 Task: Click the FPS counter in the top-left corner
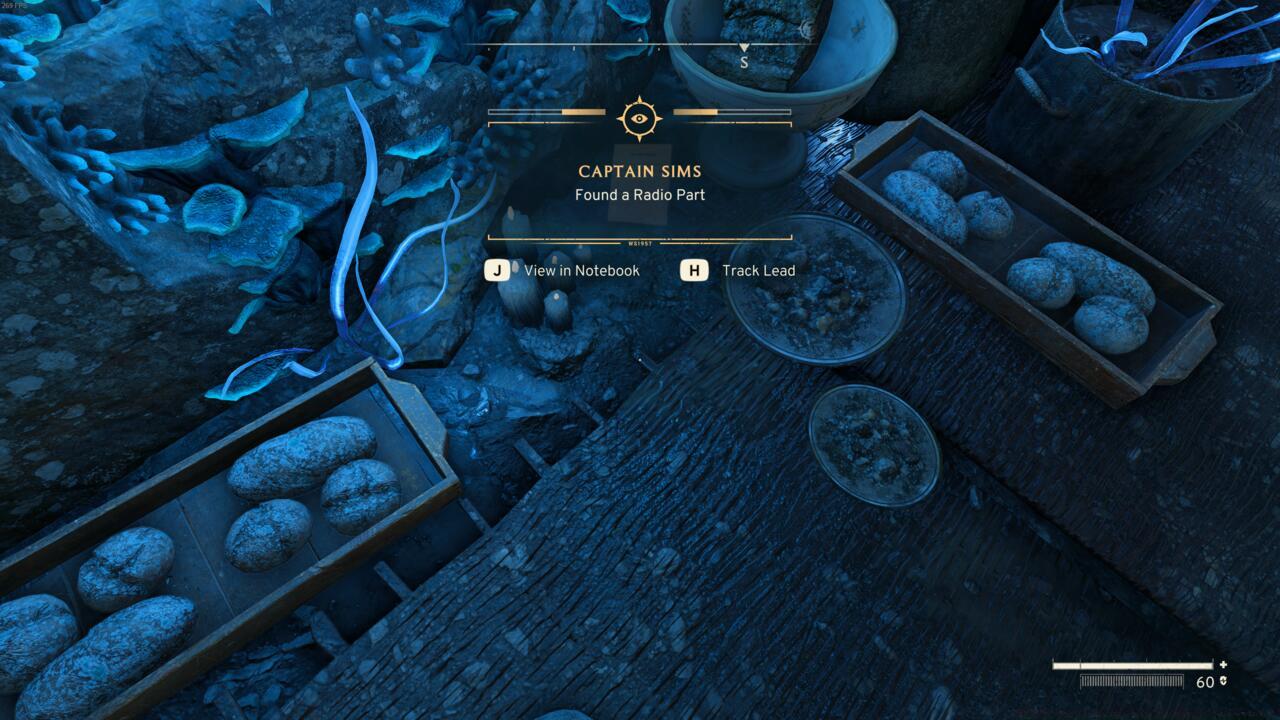click(x=16, y=8)
